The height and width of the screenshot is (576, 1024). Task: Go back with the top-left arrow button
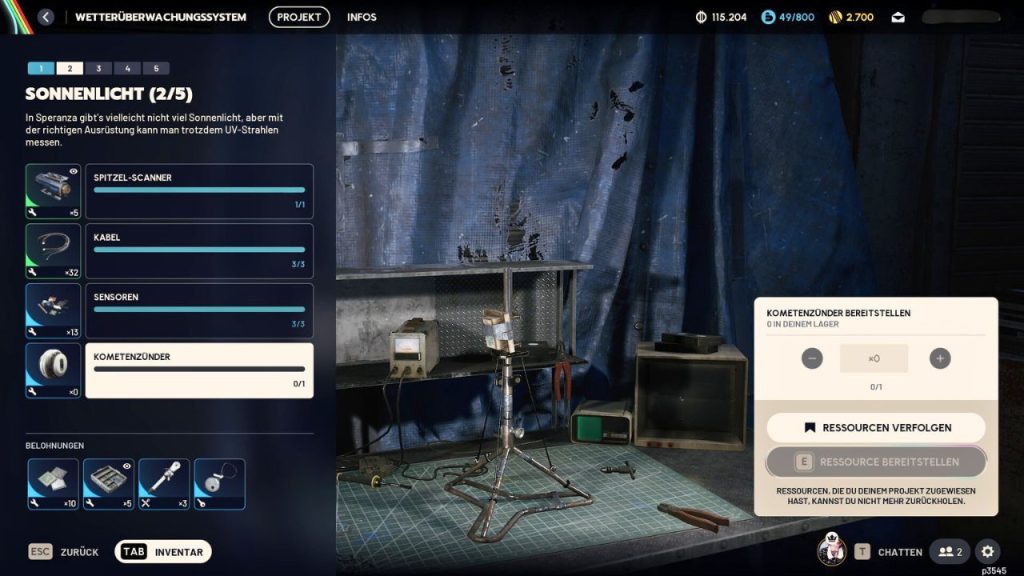pos(45,17)
